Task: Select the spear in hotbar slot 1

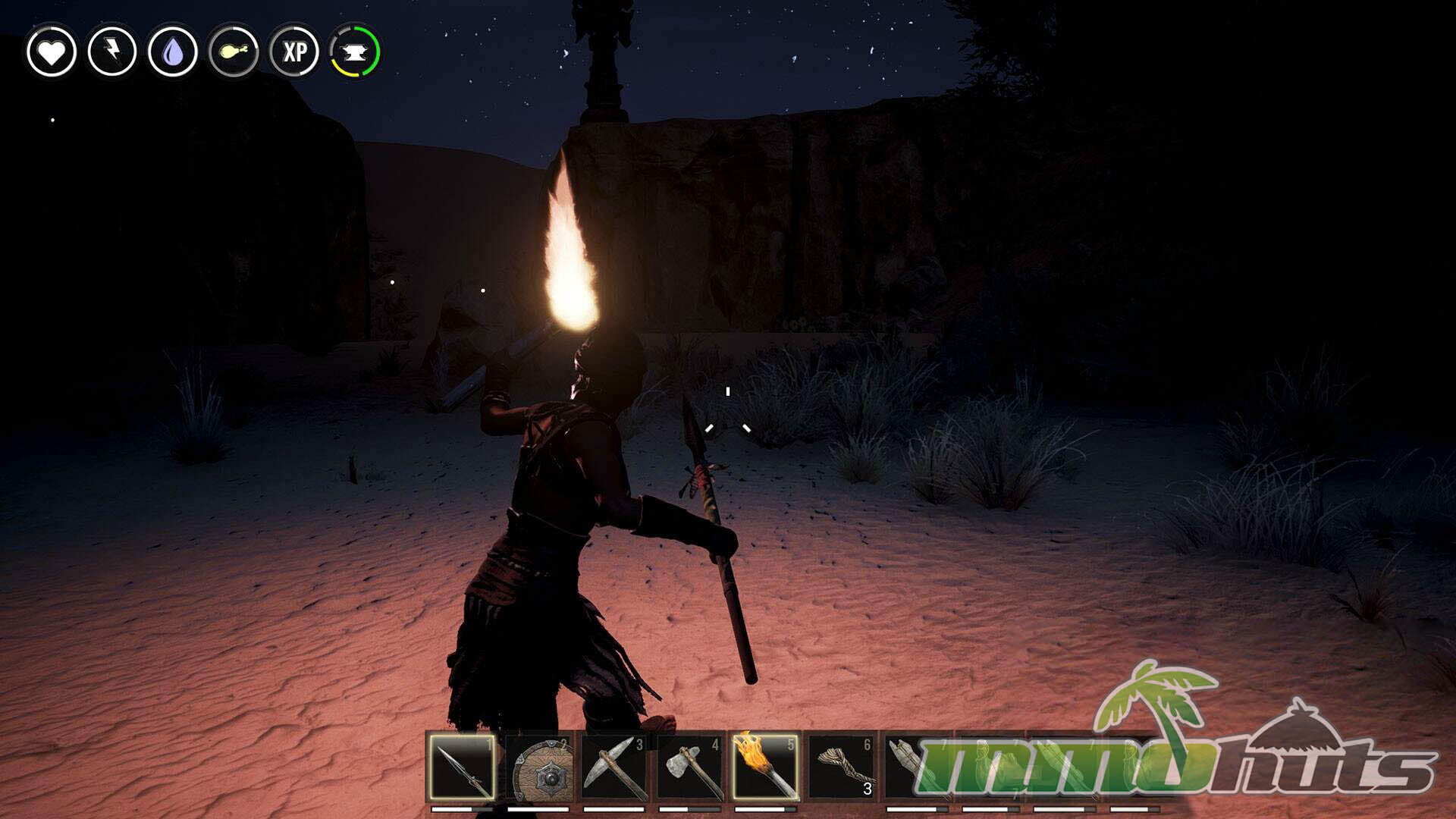Action: pyautogui.click(x=462, y=766)
